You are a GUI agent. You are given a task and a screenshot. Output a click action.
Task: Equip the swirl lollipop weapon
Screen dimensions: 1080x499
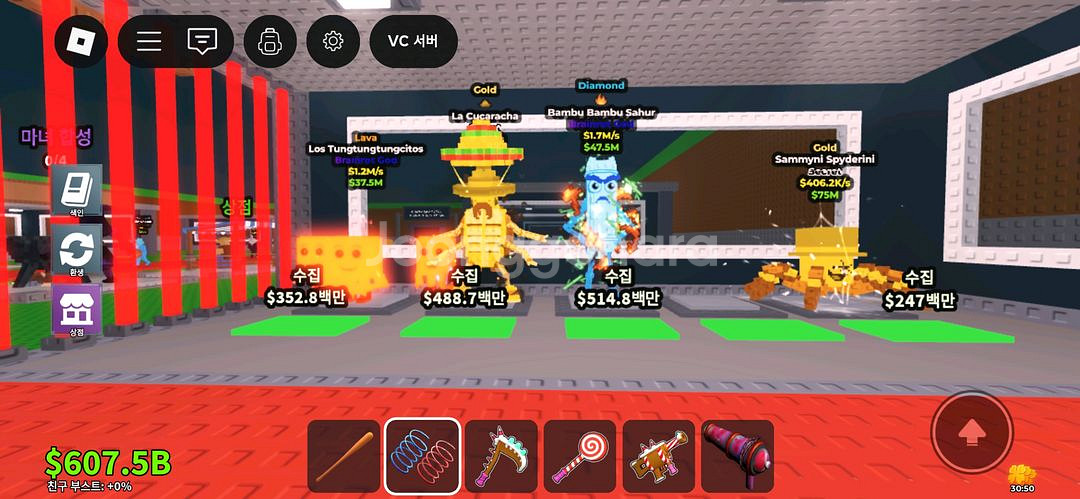click(580, 456)
